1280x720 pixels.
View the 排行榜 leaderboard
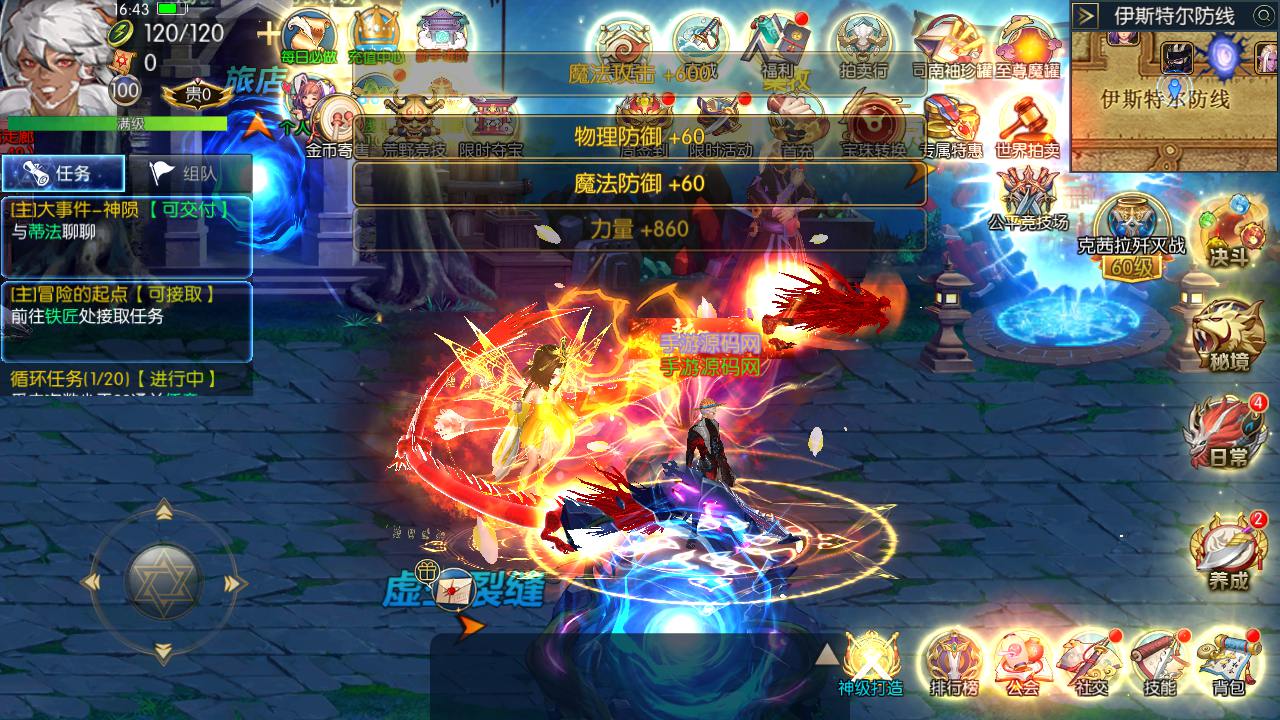(x=953, y=660)
